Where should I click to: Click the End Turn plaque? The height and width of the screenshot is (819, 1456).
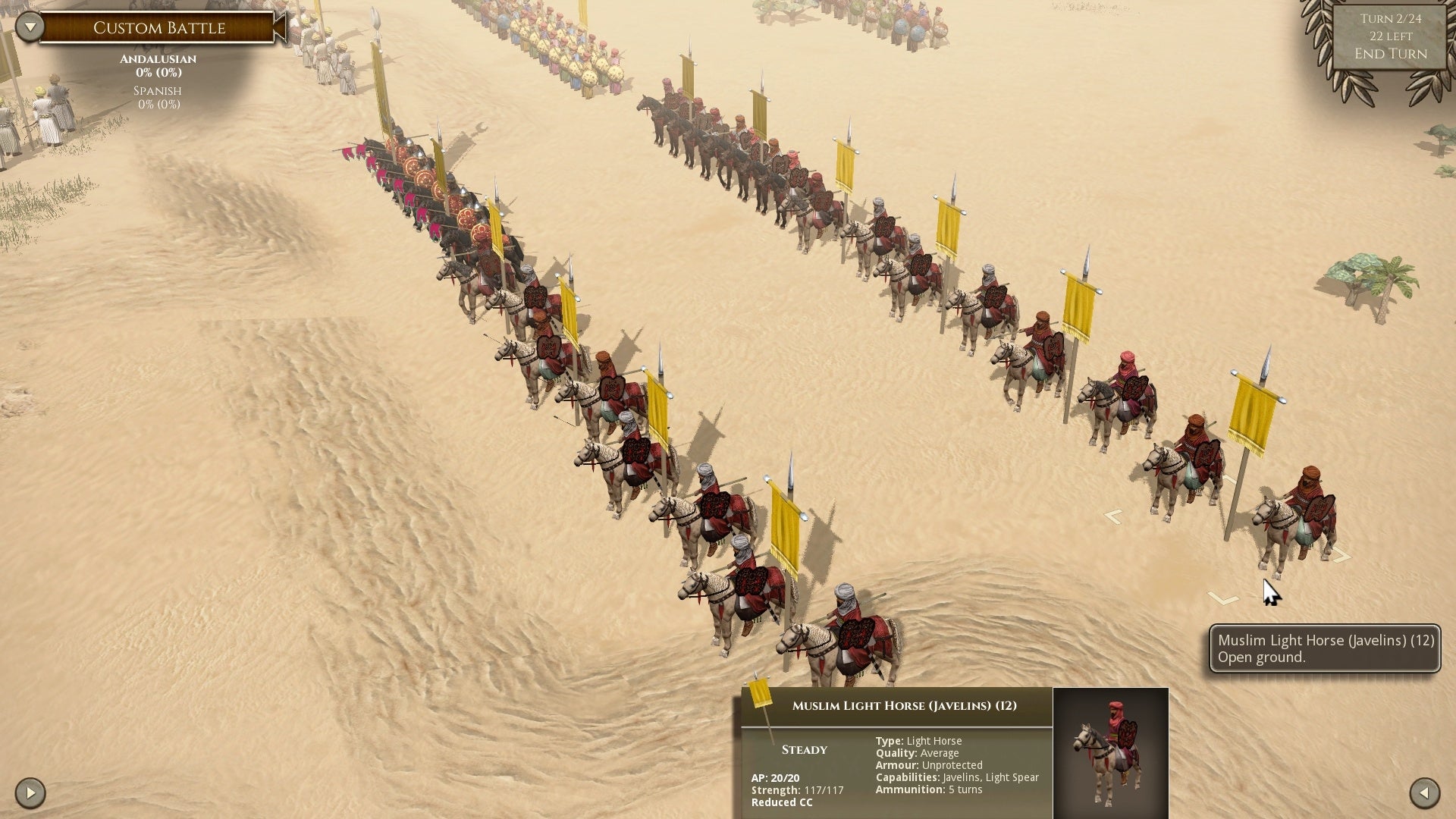point(1390,54)
